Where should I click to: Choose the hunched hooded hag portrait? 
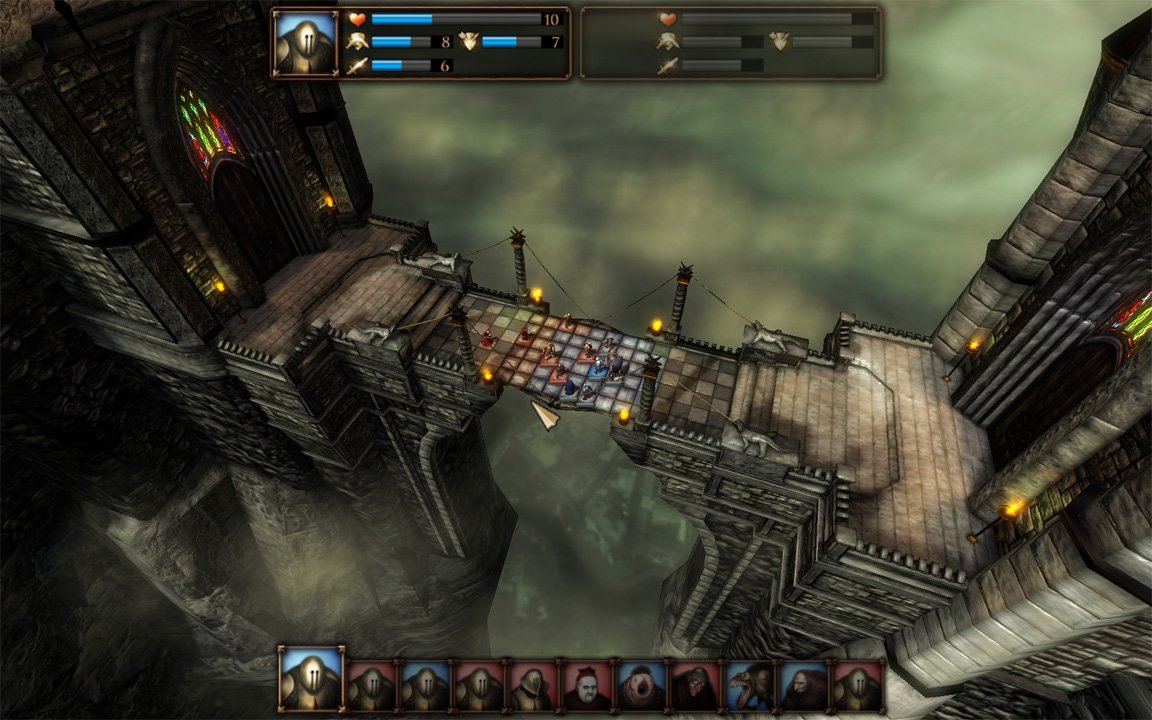pos(803,685)
